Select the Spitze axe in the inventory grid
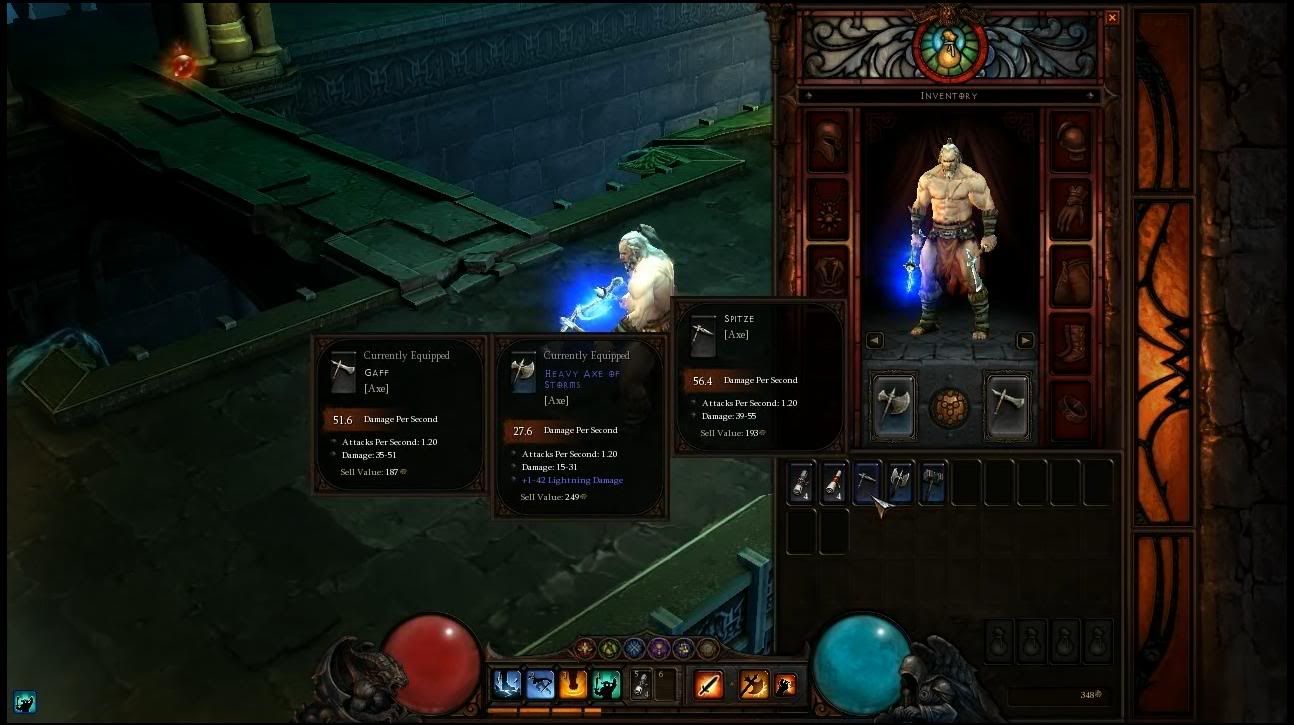The height and width of the screenshot is (725, 1294). [x=866, y=482]
